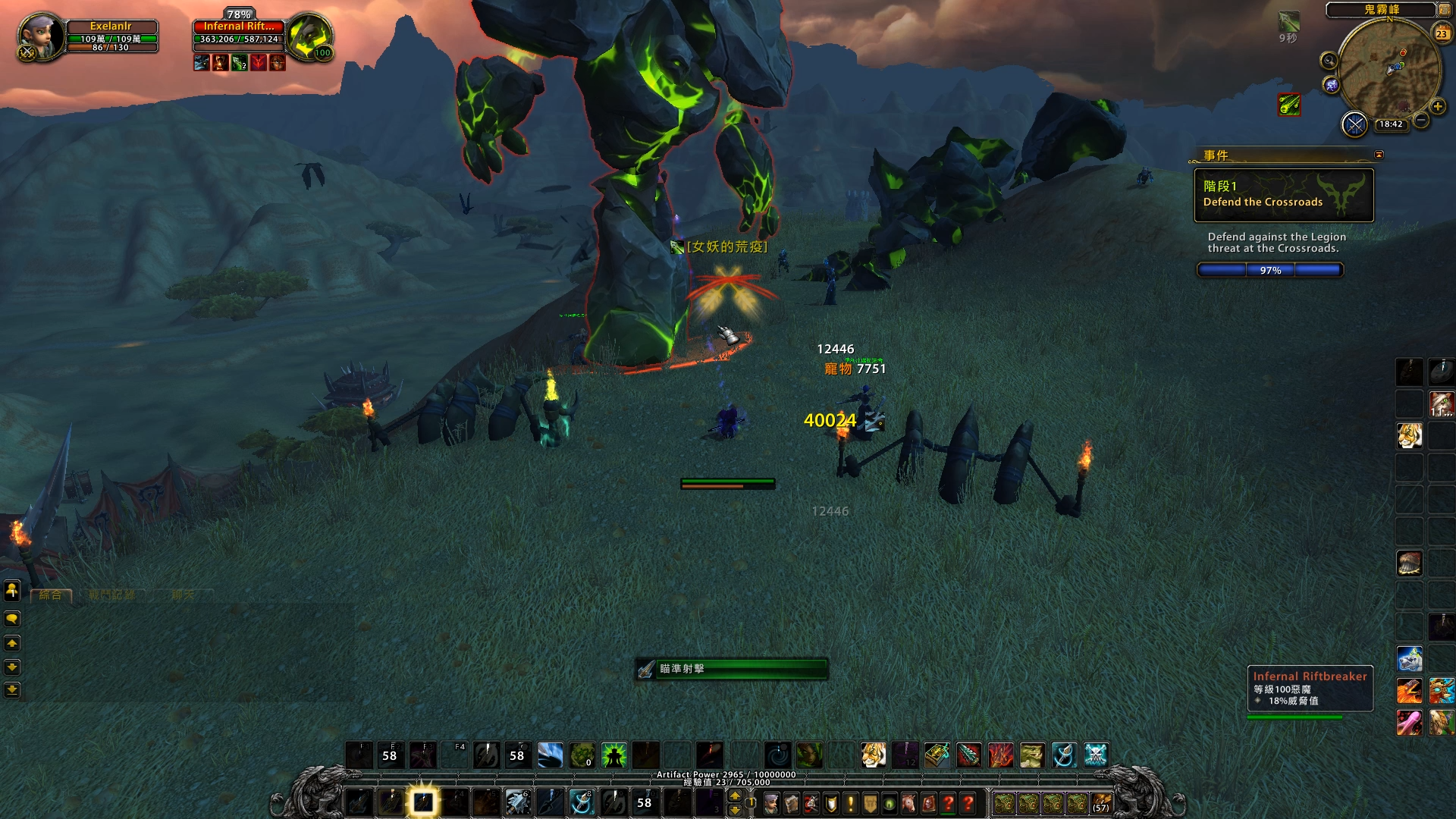Open the backpack showing 57 free slots

point(1101,803)
